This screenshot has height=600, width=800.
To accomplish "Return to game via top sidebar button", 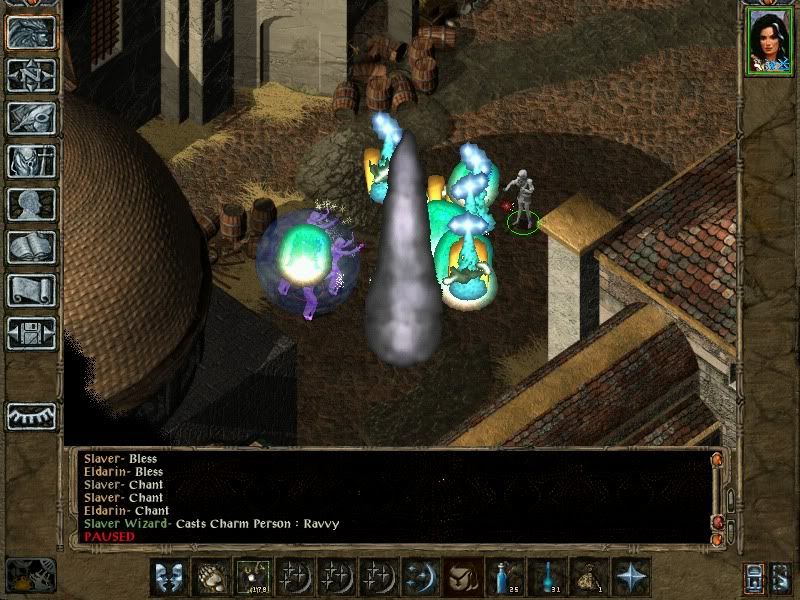I will pyautogui.click(x=32, y=31).
